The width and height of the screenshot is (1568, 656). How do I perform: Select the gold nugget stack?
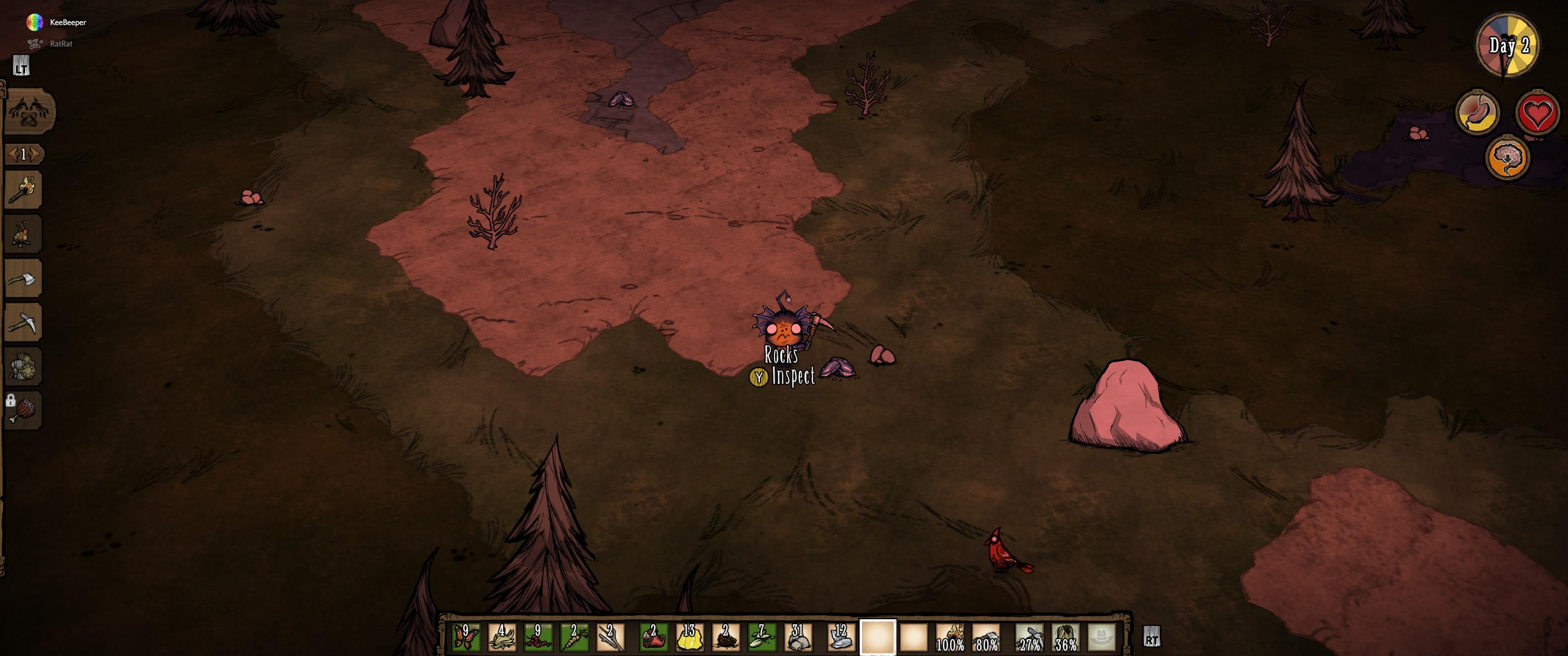(x=689, y=637)
